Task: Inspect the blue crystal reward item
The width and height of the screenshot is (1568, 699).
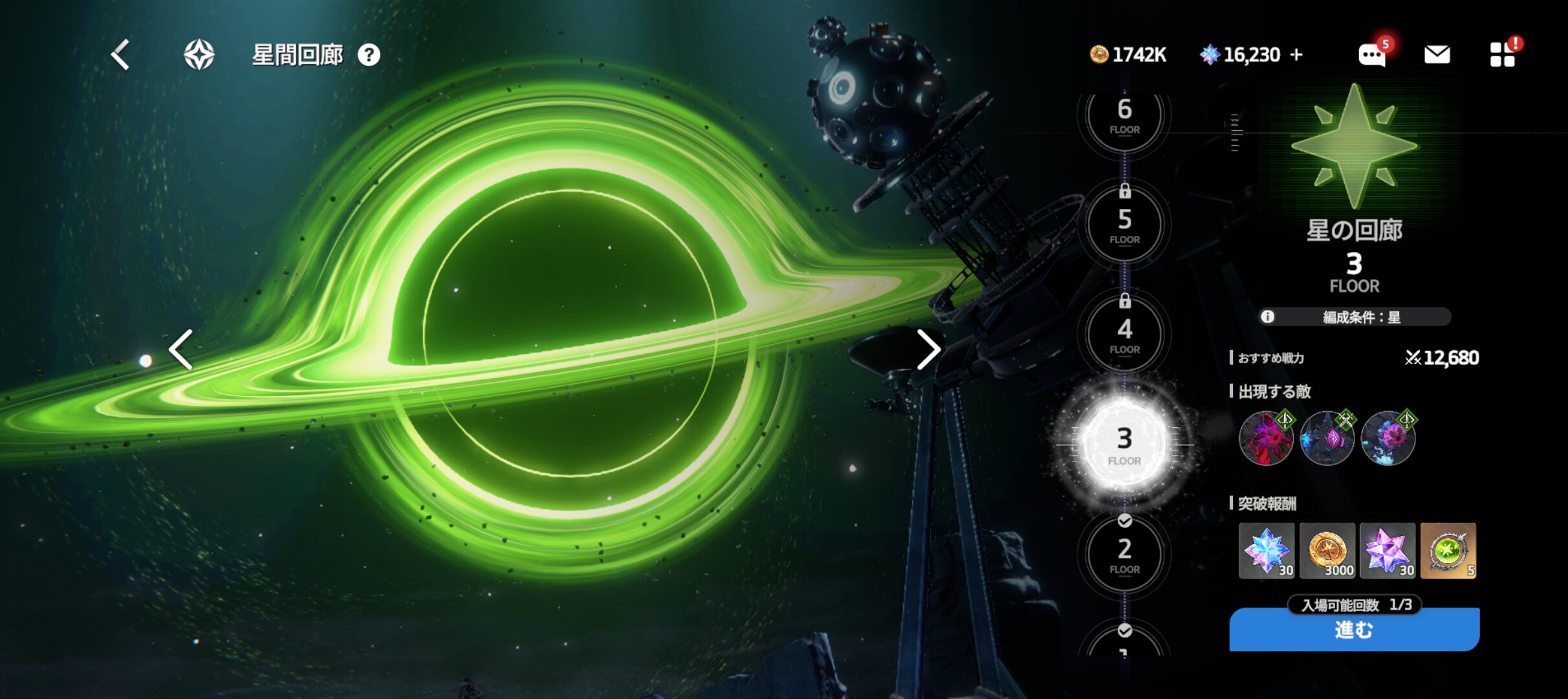Action: point(1266,551)
